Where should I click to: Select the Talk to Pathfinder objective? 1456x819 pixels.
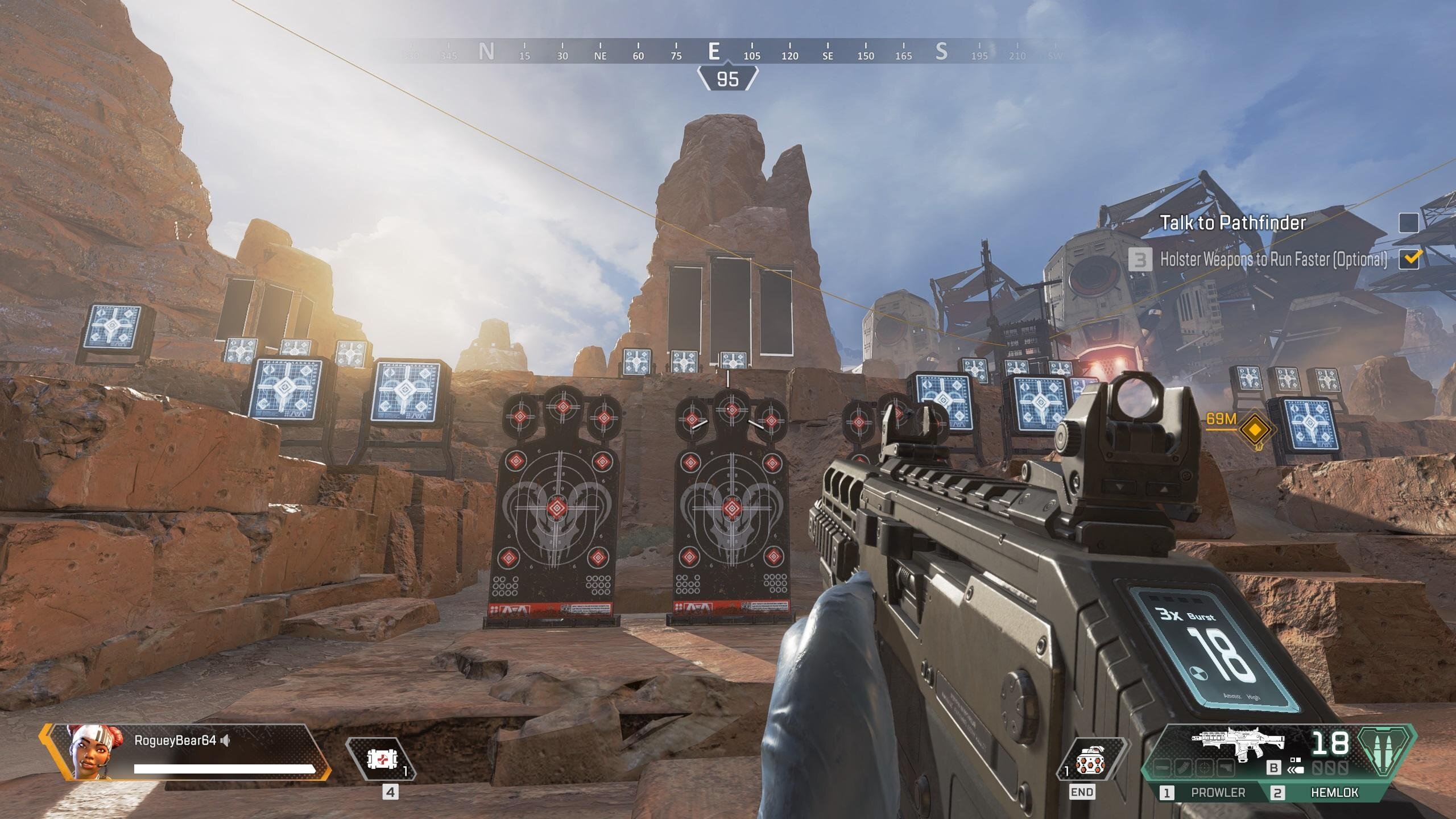pyautogui.click(x=1232, y=222)
